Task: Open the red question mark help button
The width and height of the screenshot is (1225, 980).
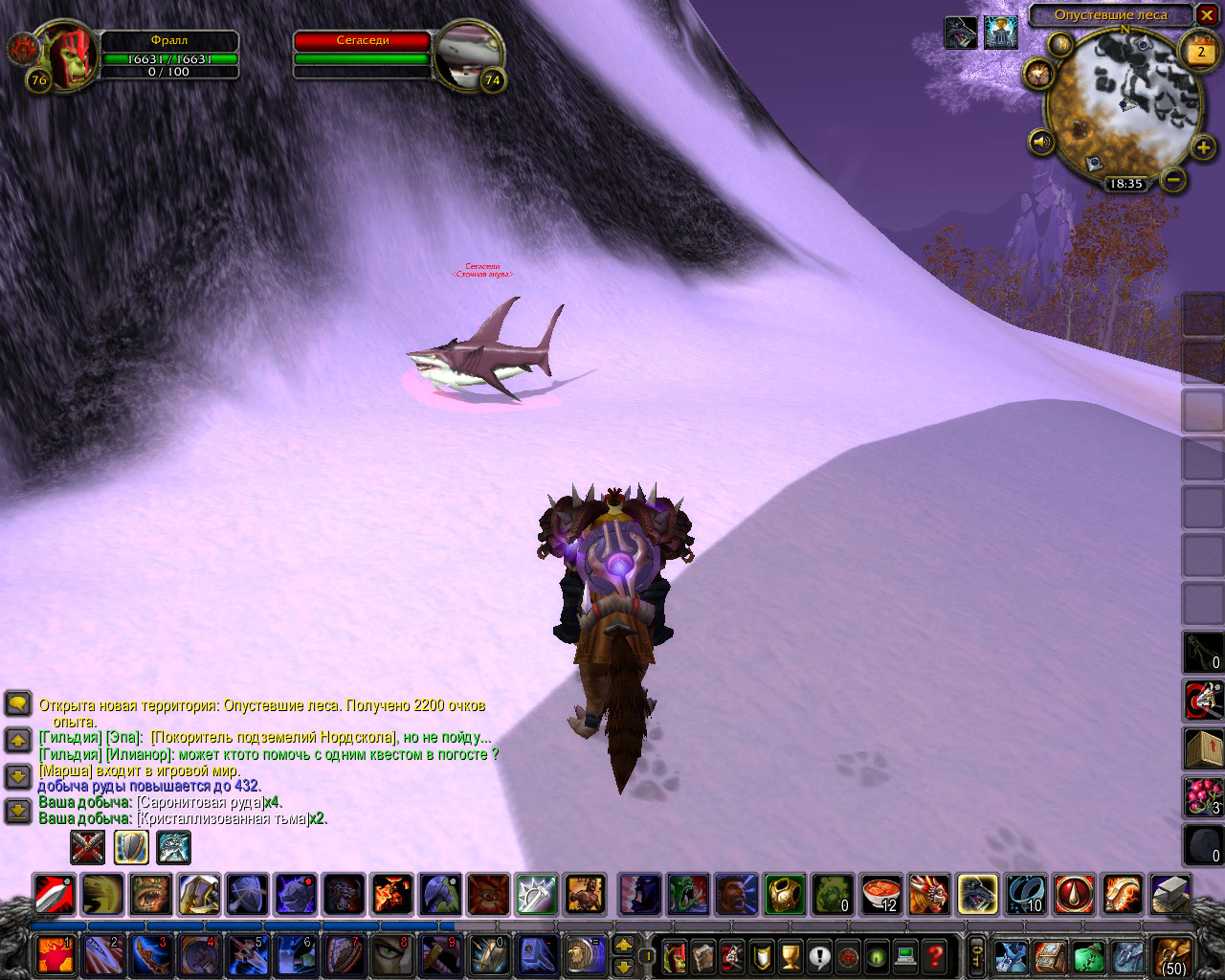Action: 935,955
